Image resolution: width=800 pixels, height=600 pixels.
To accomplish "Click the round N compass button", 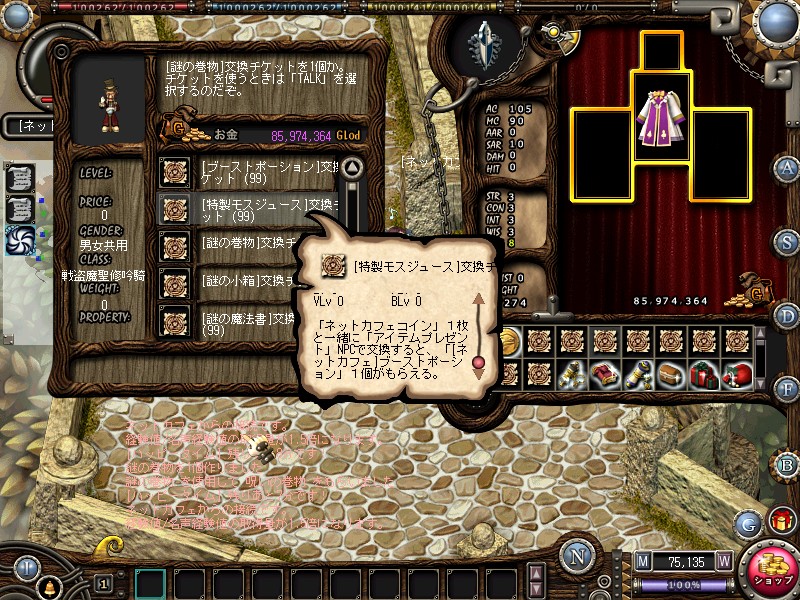I will click(577, 556).
